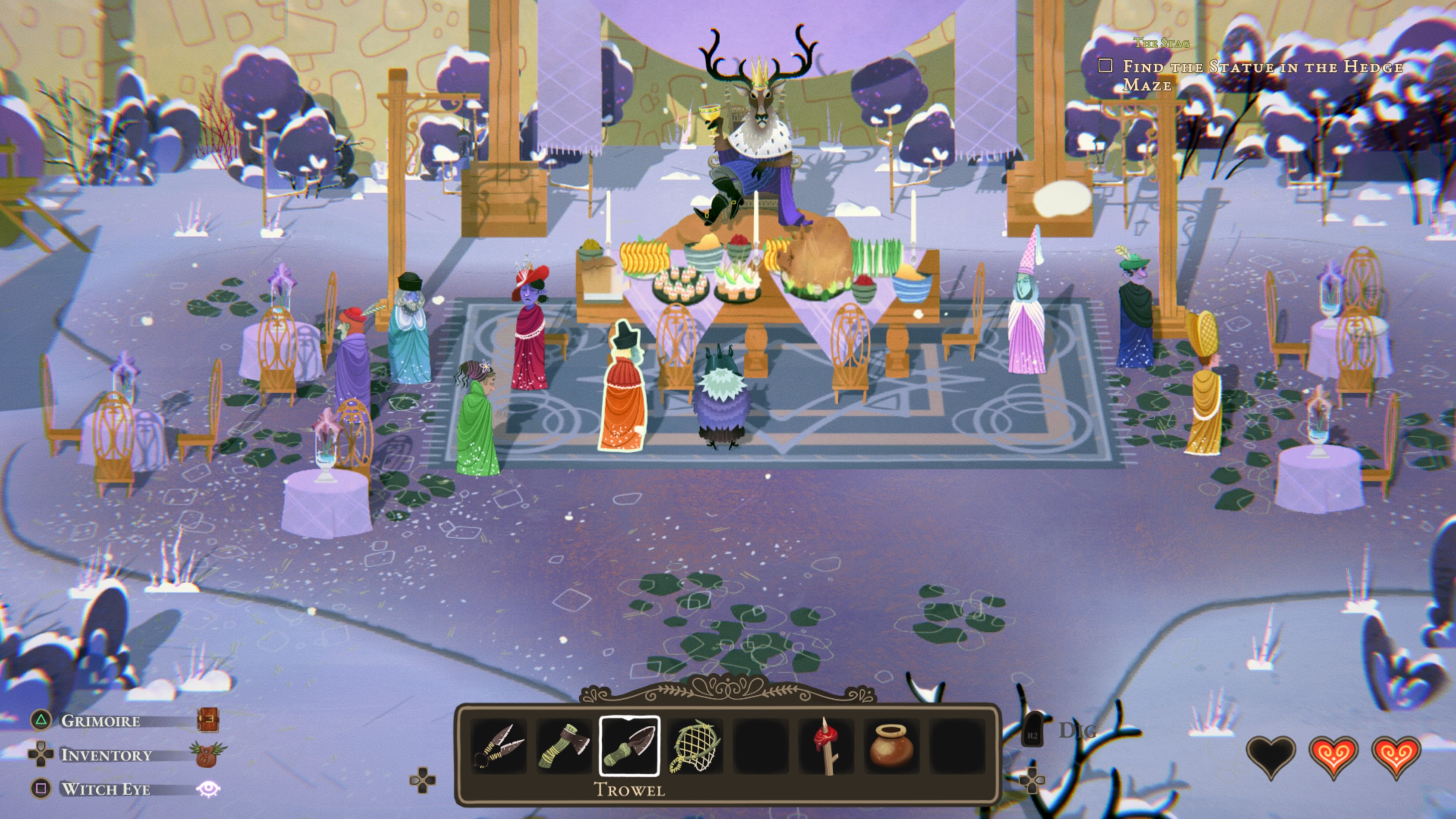Choose the highlighted Trowel slot

point(629,746)
